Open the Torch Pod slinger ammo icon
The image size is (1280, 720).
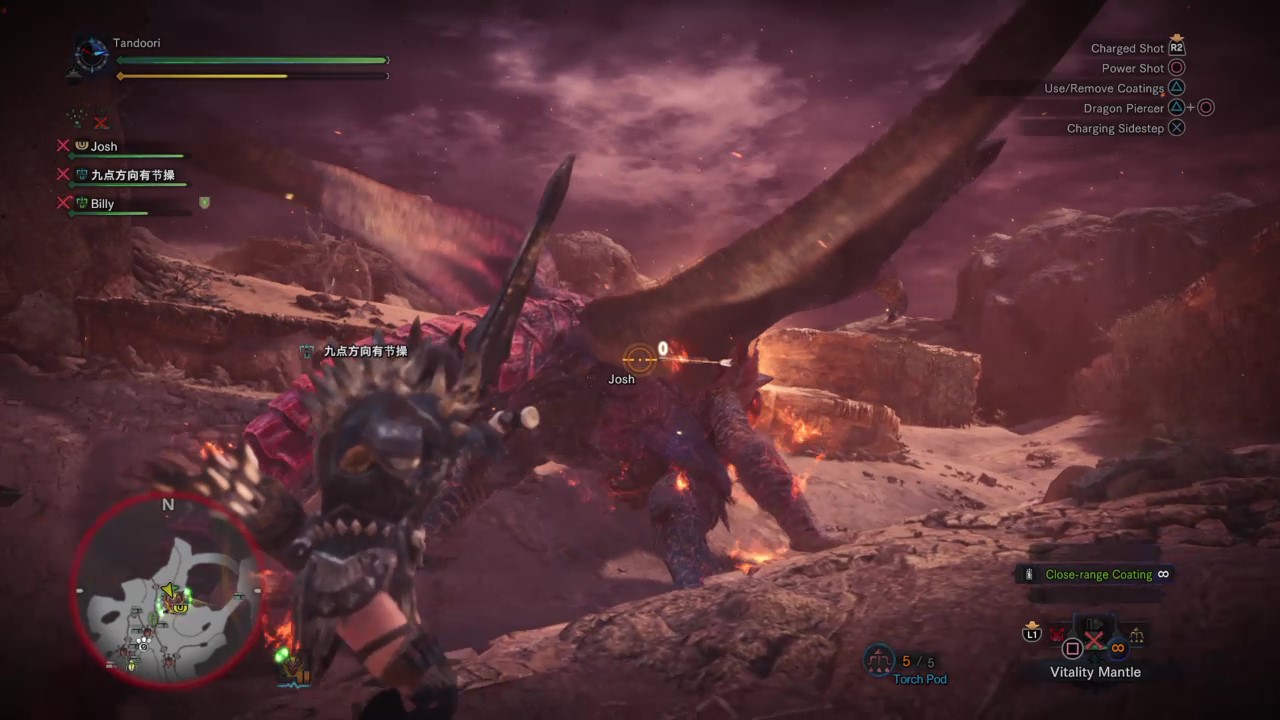click(878, 660)
